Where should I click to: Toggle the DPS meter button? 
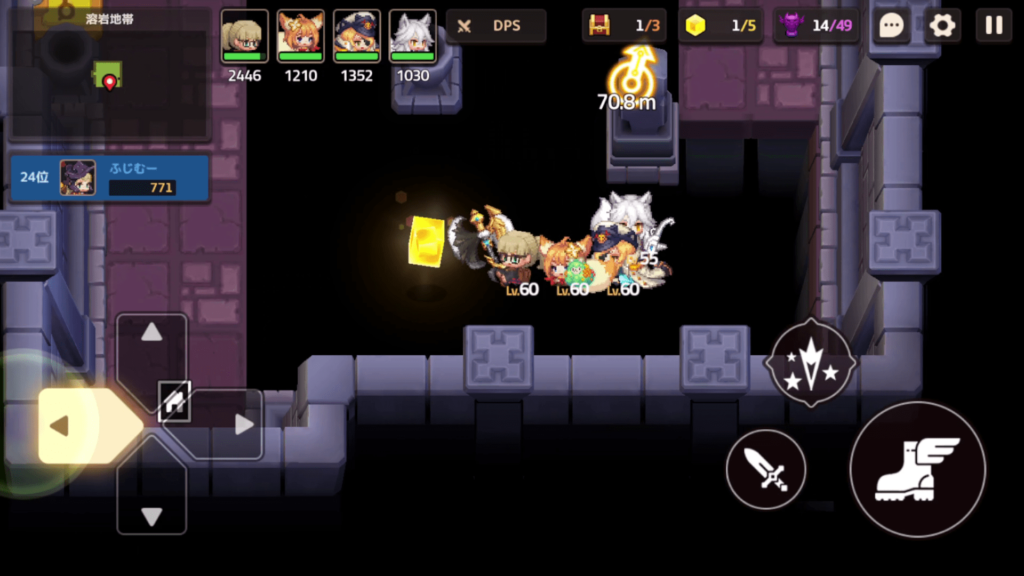pos(496,26)
